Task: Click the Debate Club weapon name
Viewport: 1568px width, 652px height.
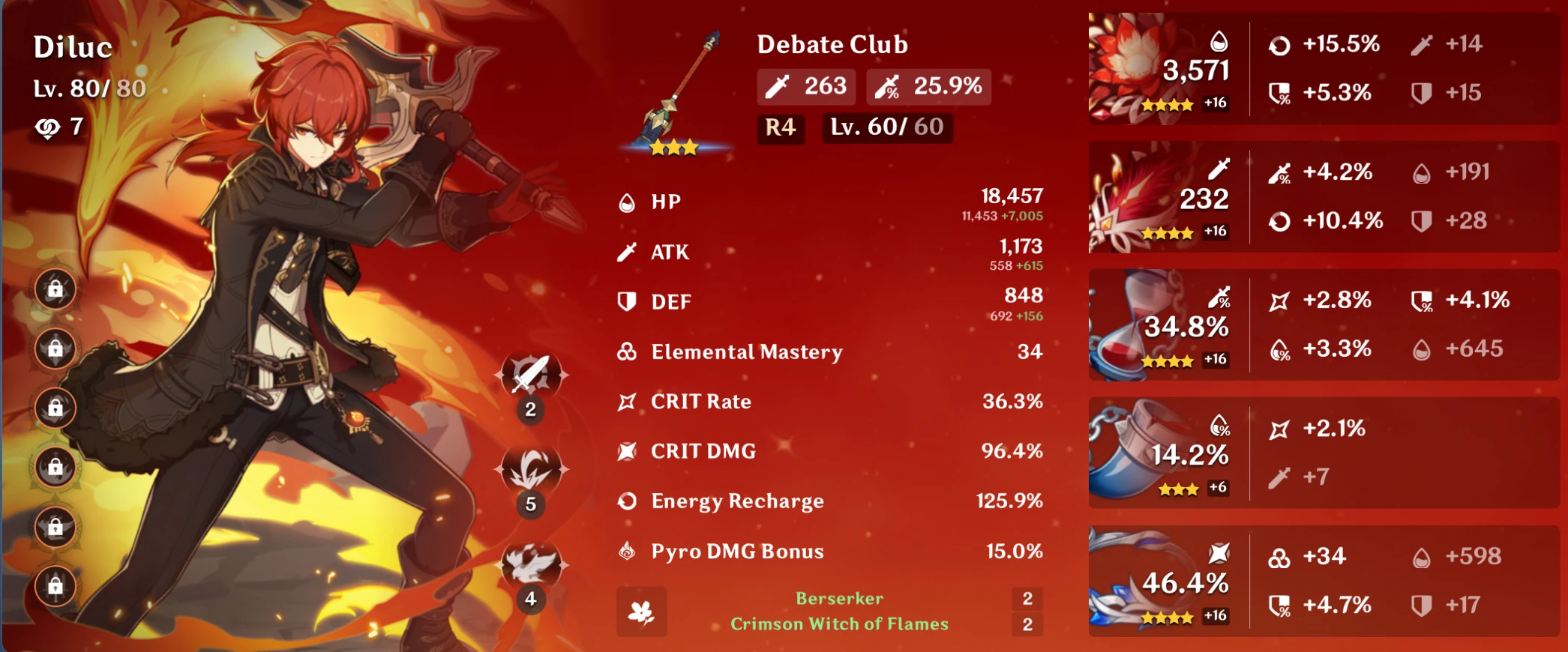Action: [832, 44]
